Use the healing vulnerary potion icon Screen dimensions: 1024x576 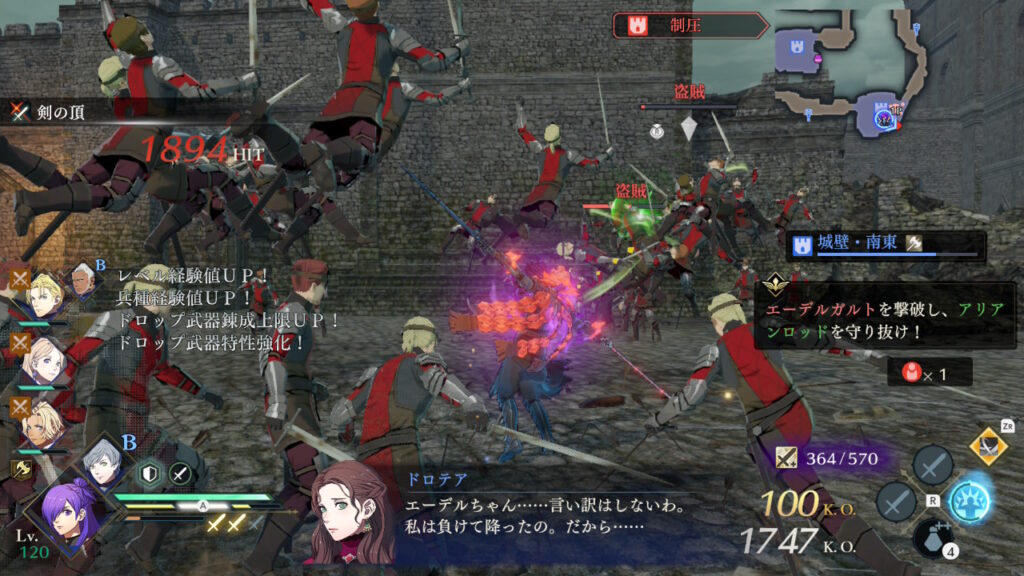click(x=932, y=538)
